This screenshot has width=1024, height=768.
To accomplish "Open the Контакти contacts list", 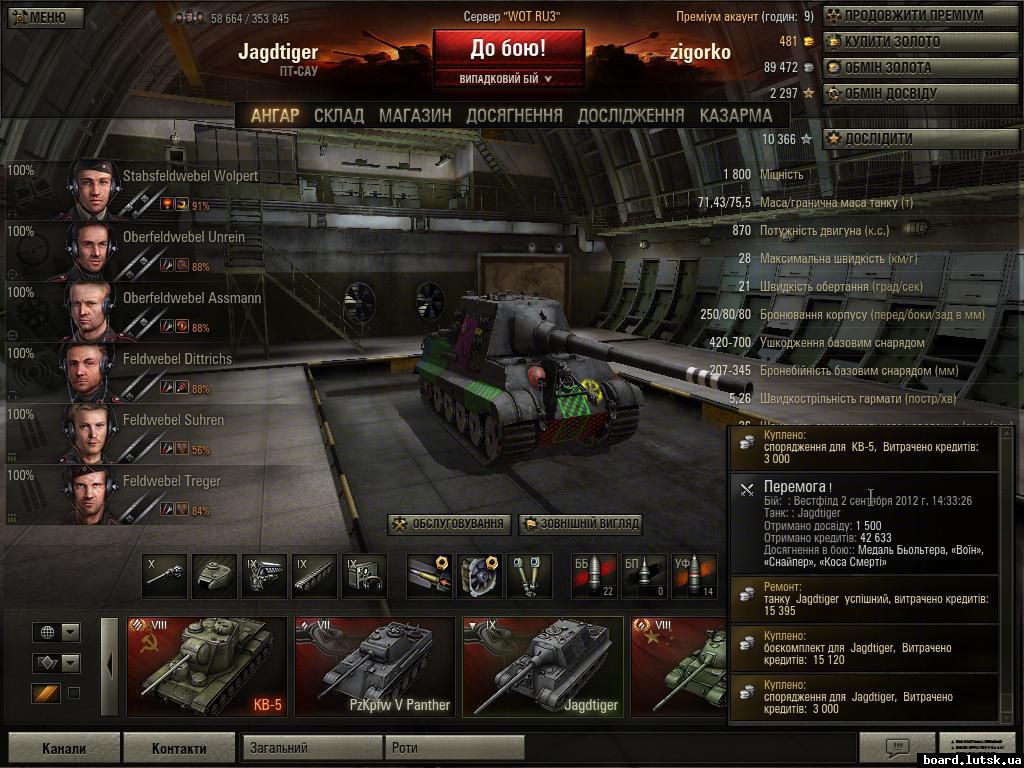I will tap(179, 748).
